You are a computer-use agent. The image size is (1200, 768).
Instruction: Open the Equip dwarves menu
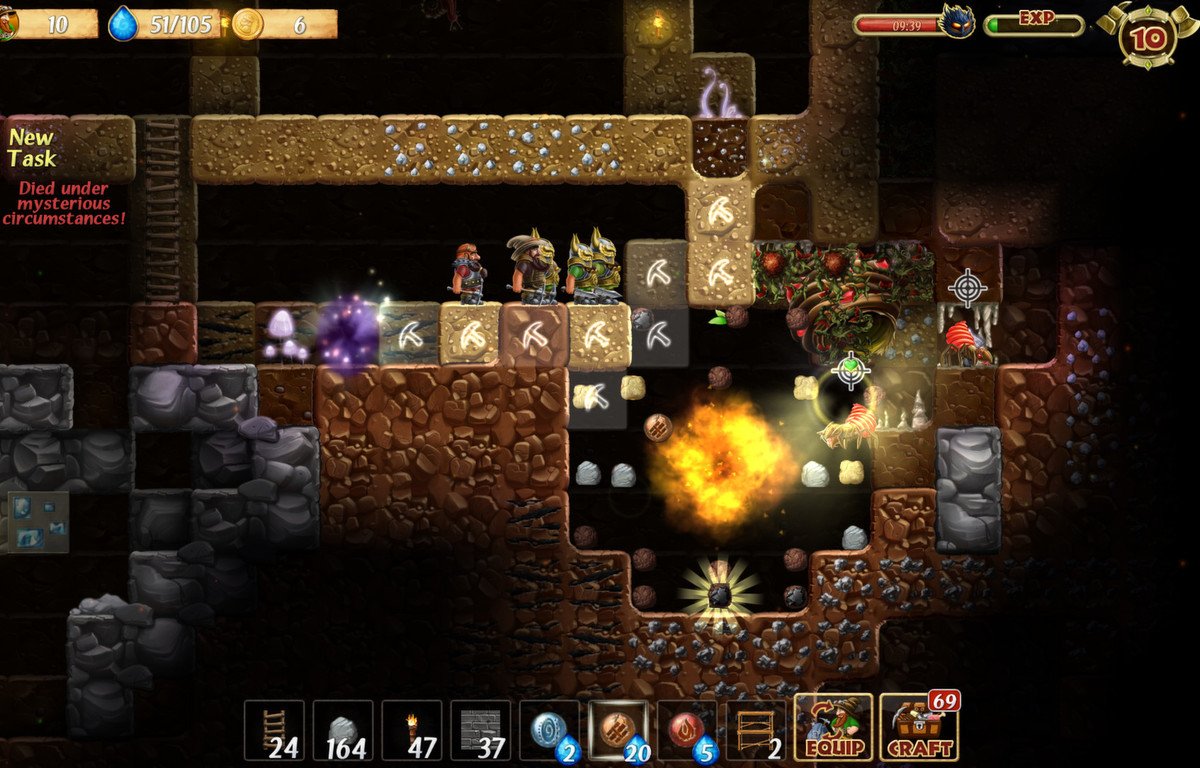coord(833,728)
